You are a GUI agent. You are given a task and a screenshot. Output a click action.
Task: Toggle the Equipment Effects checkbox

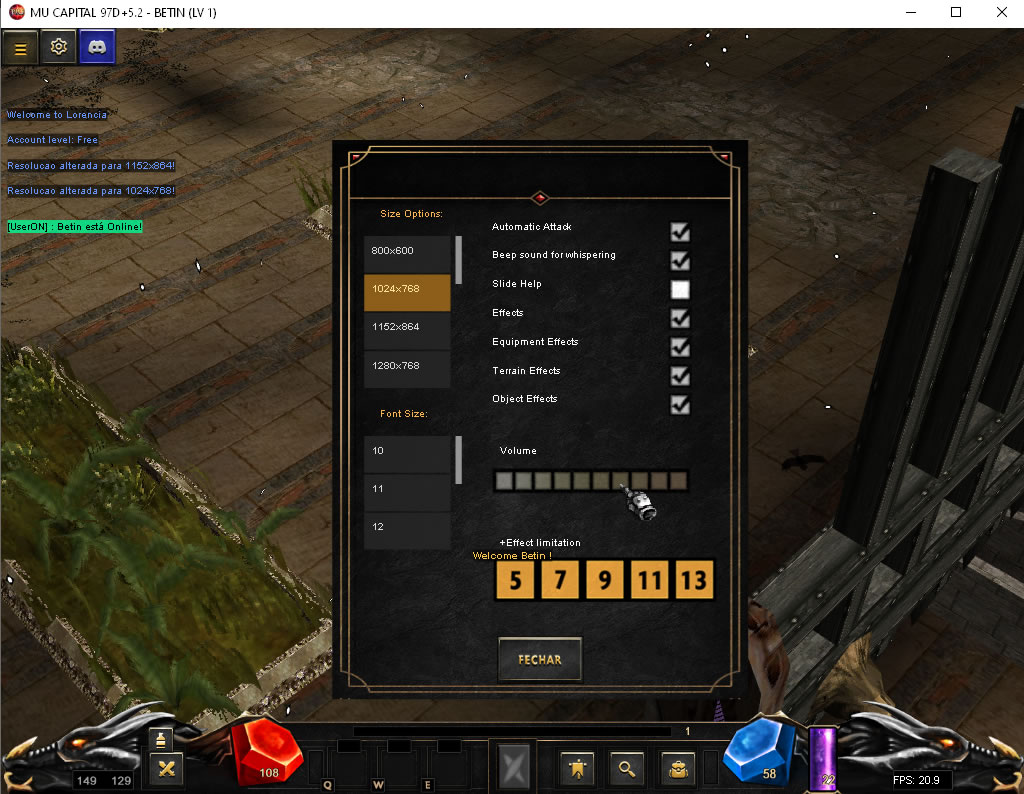[x=680, y=347]
